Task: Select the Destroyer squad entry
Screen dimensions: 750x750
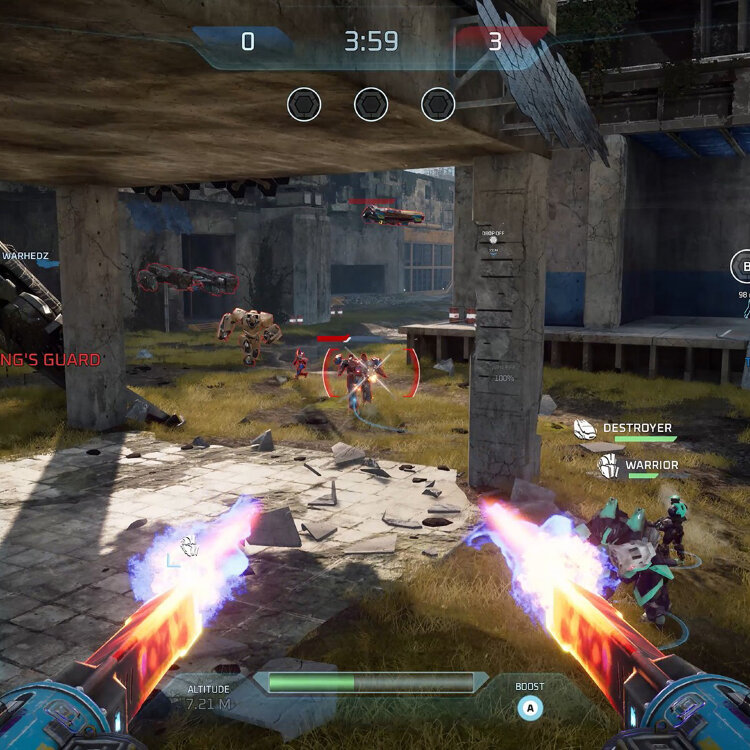Action: (625, 429)
